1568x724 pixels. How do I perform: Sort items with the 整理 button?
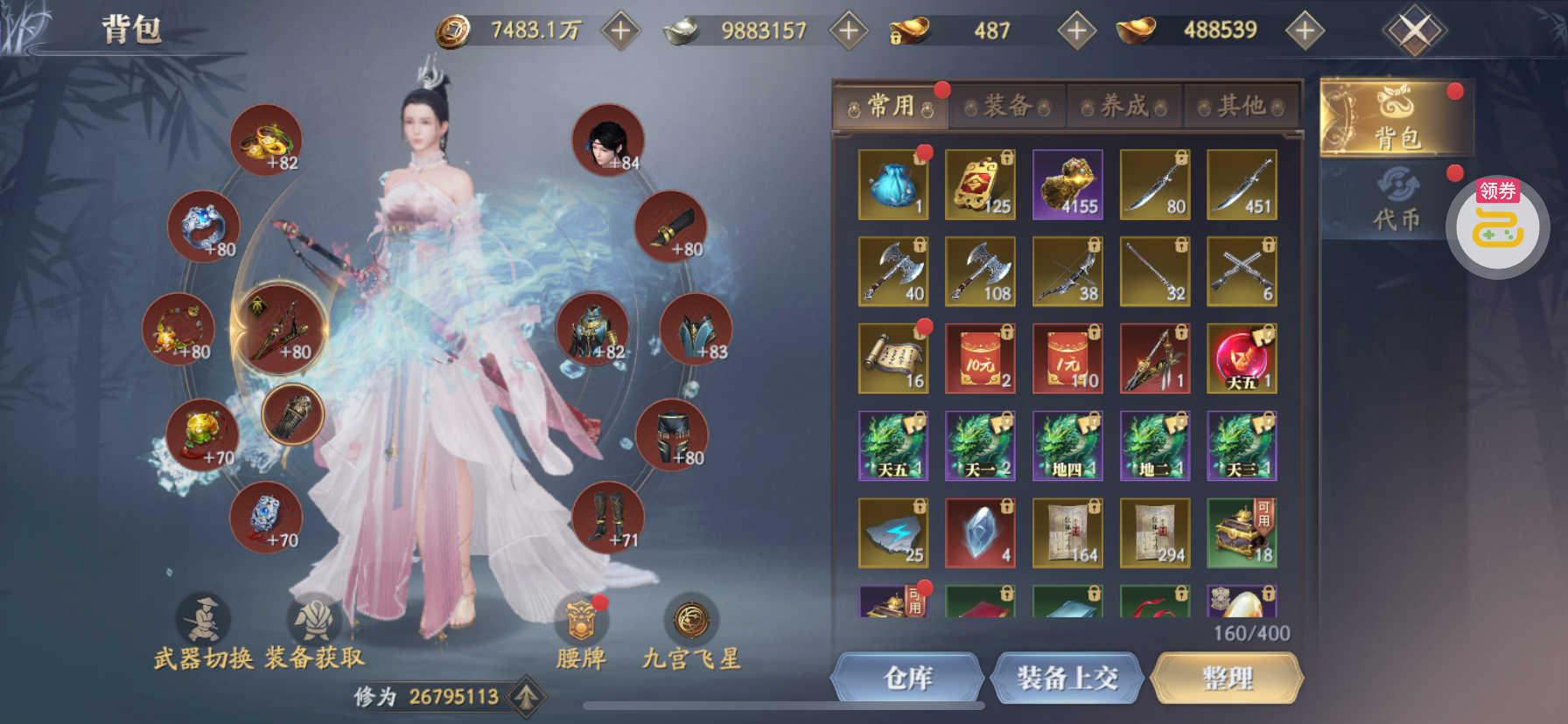tap(1227, 678)
